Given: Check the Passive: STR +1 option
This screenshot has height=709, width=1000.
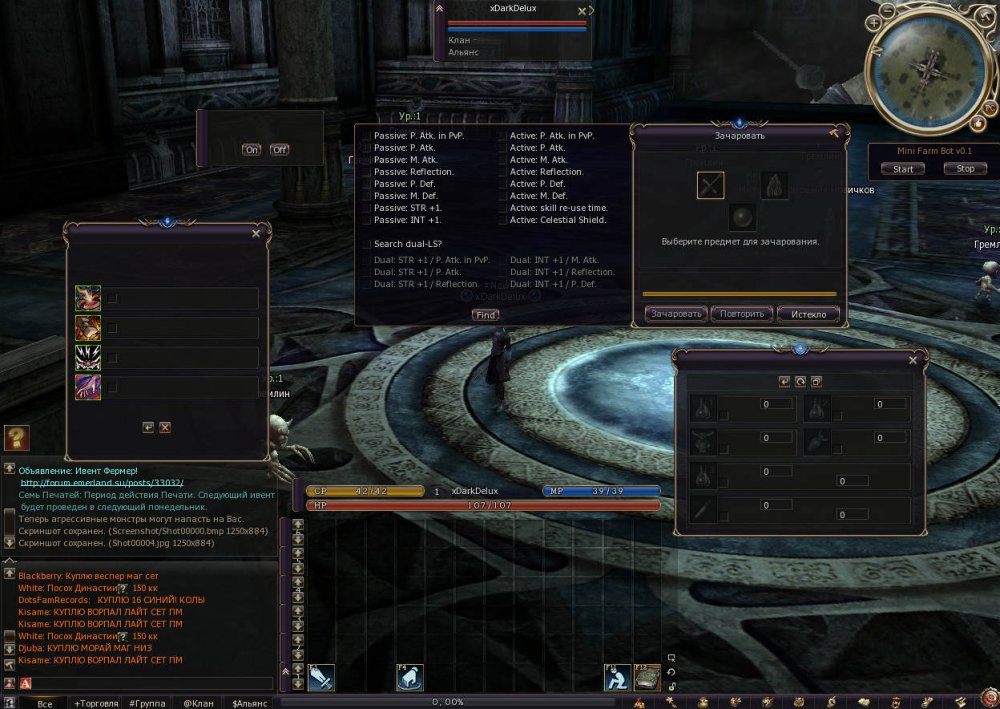Looking at the screenshot, I should point(367,208).
